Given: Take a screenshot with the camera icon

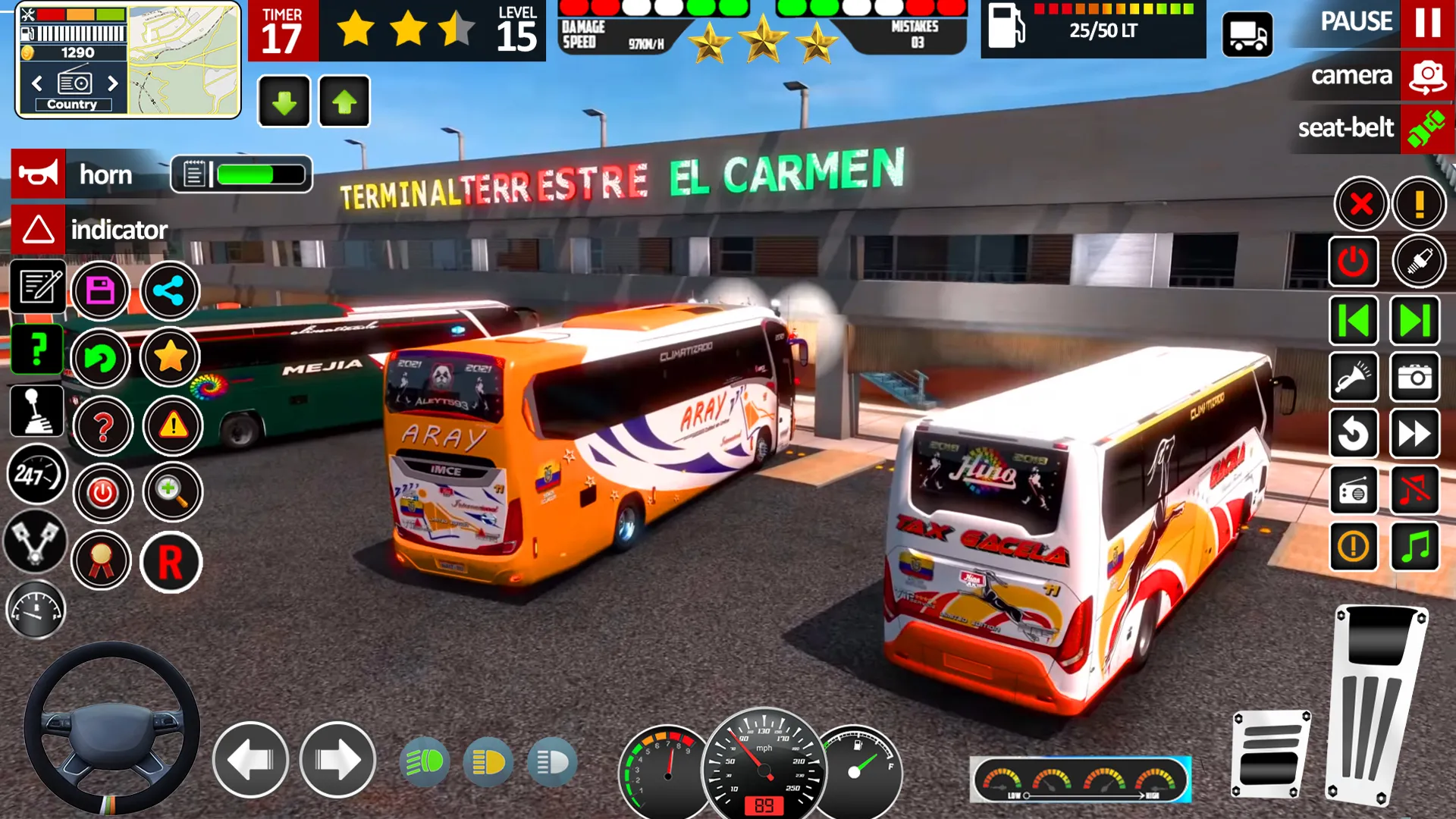Looking at the screenshot, I should click(x=1414, y=377).
